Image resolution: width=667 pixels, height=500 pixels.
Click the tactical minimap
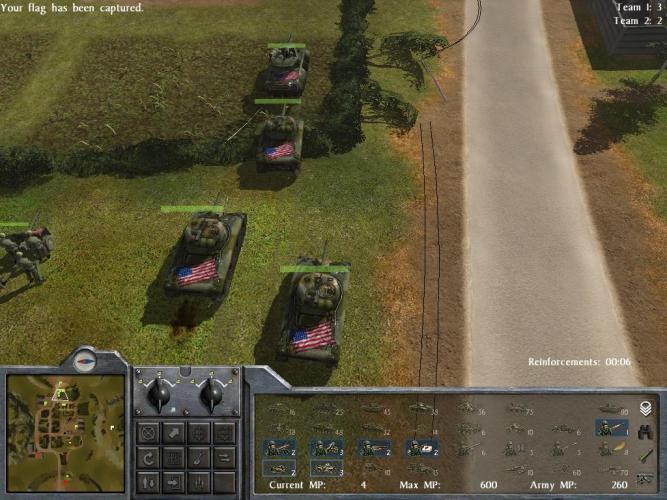(x=65, y=431)
